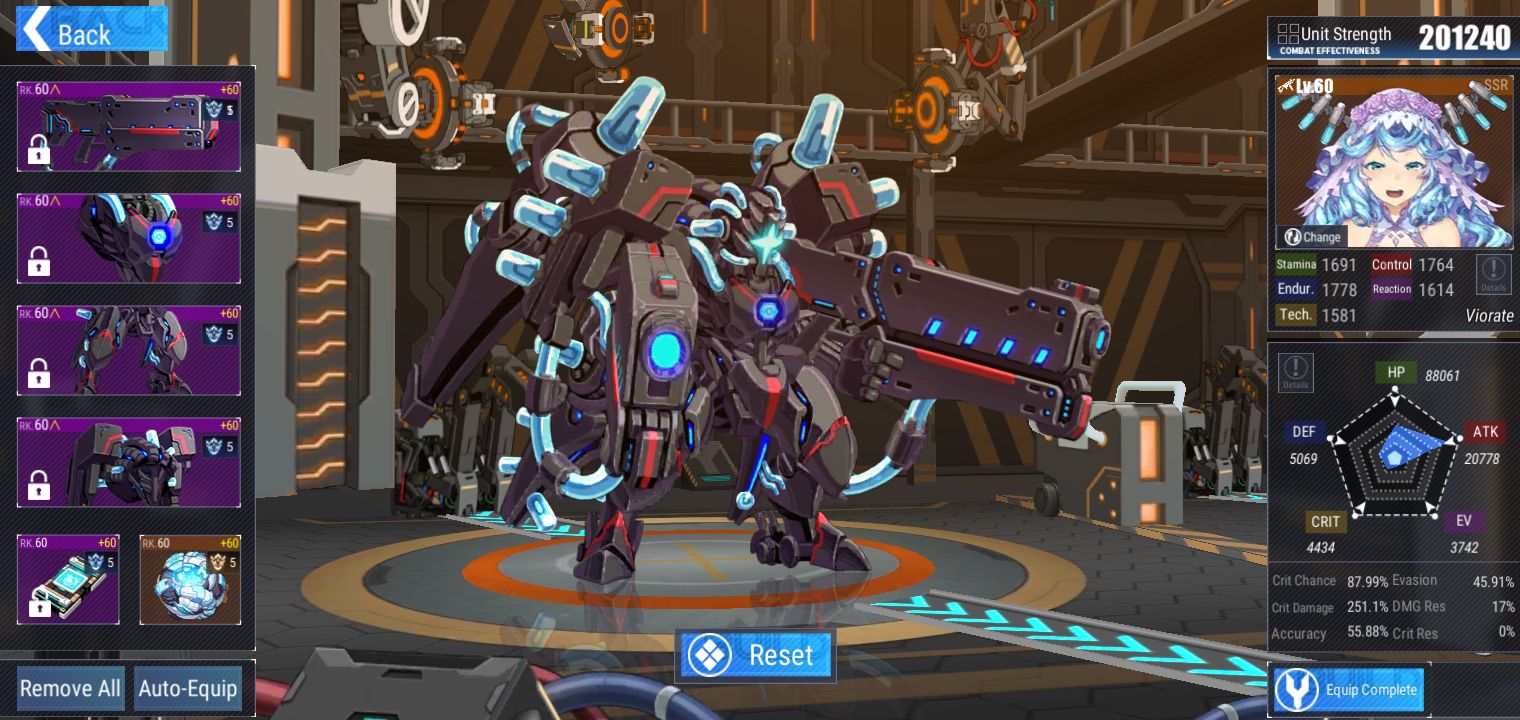Image resolution: width=1520 pixels, height=720 pixels.
Task: Reset the mech view
Action: tap(756, 656)
